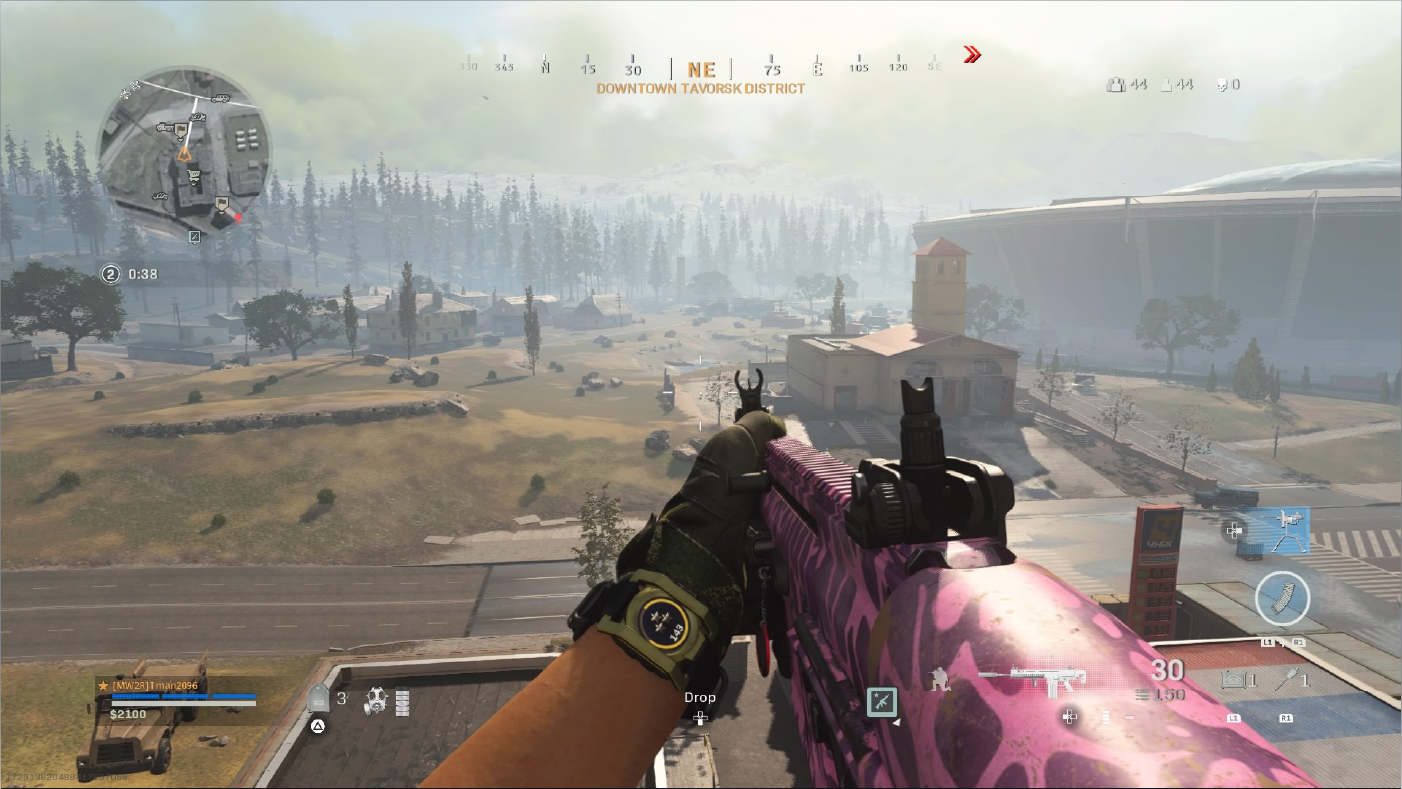Viewport: 1402px width, 789px height.
Task: Click the circular minimap
Action: coord(184,152)
